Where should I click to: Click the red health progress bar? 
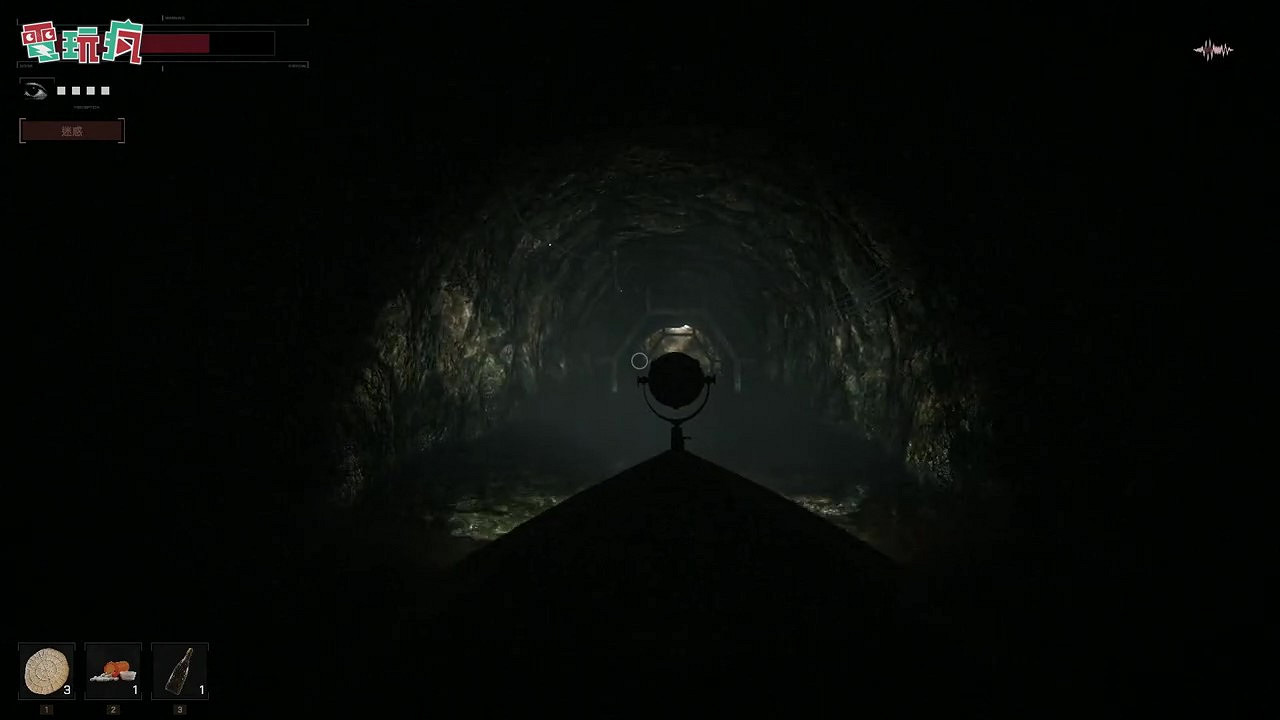177,43
